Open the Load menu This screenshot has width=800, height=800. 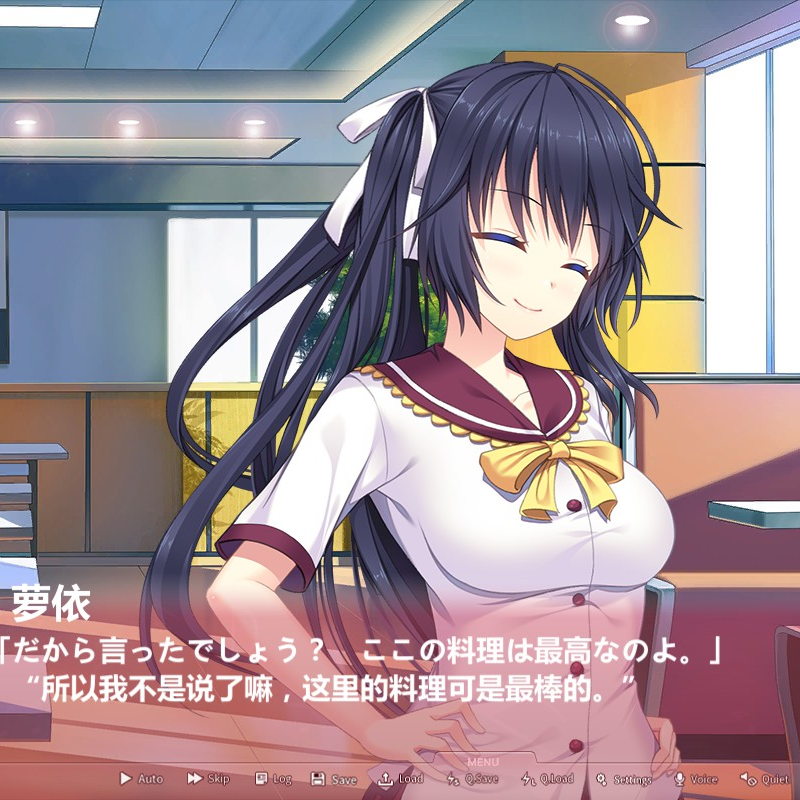point(401,779)
